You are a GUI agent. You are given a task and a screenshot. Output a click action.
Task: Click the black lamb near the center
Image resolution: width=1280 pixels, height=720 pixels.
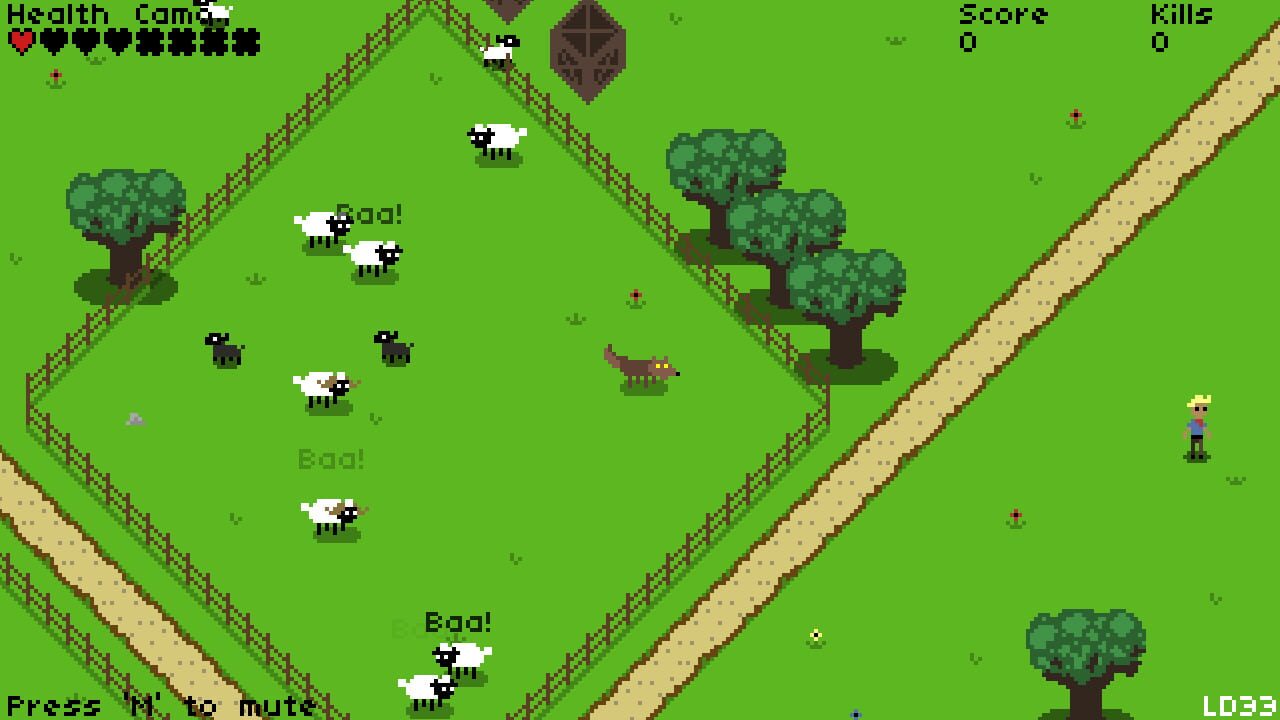tap(390, 350)
